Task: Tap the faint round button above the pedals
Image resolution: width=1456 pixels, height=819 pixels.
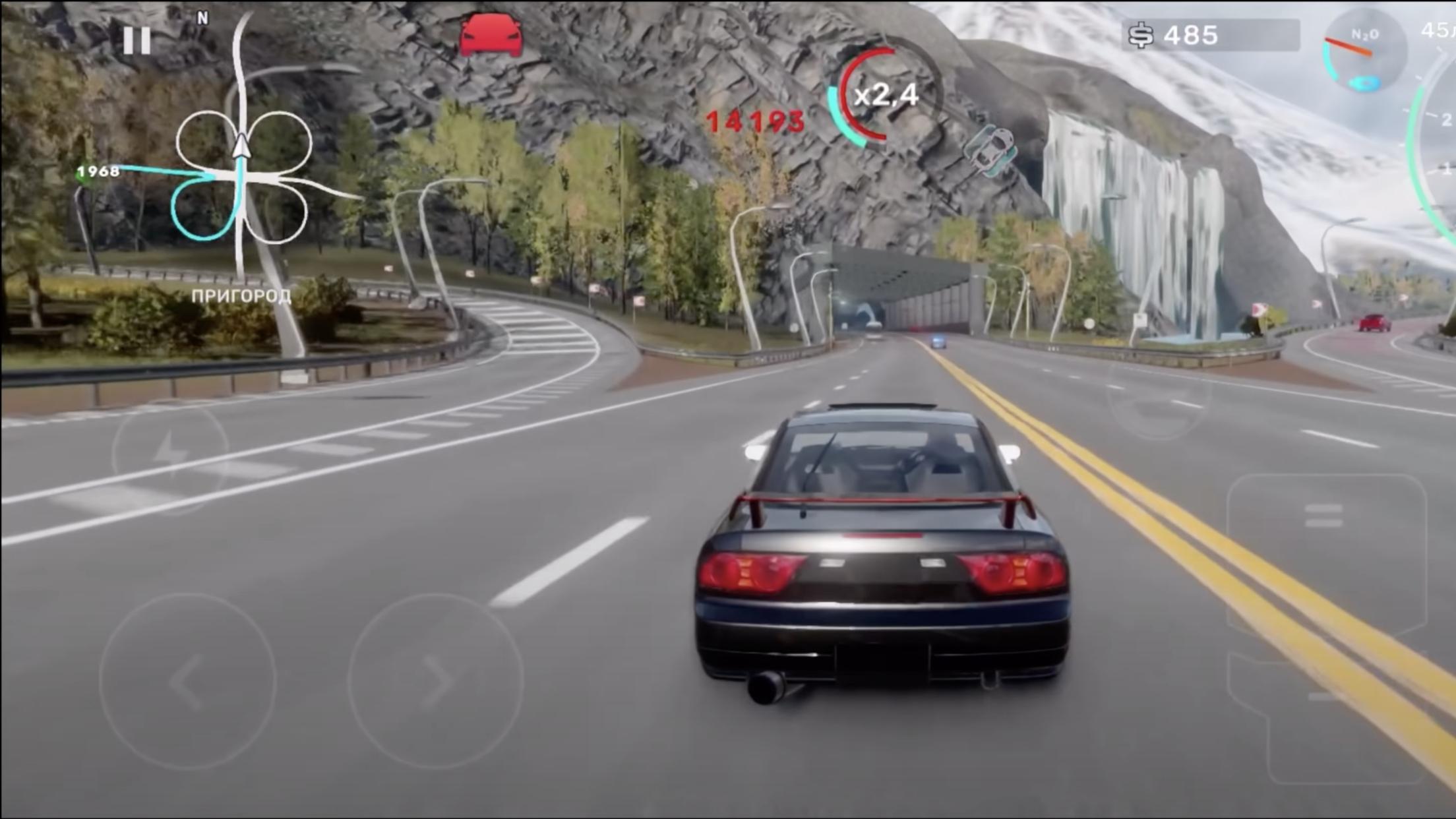Action: 1159,396
